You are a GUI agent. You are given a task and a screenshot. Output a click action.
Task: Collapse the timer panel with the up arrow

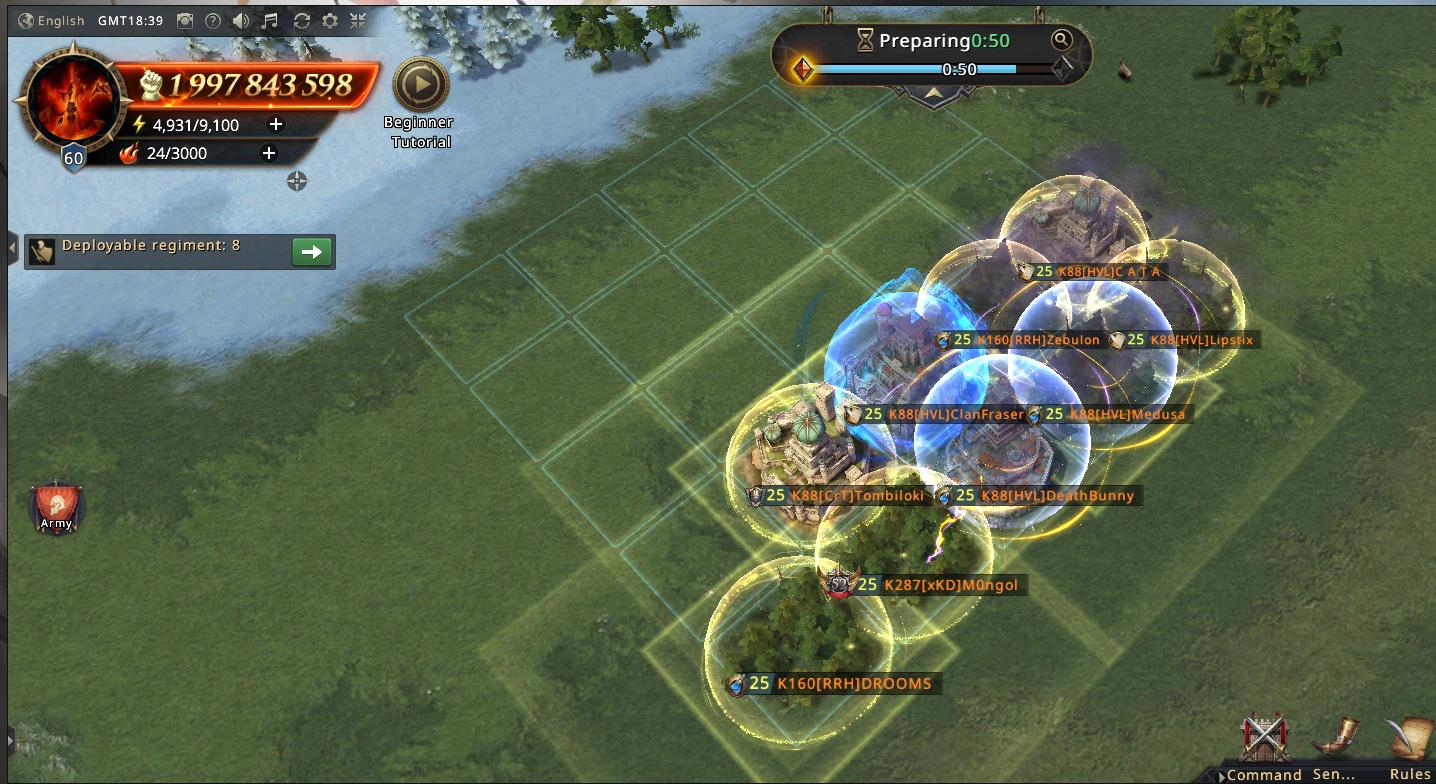(x=934, y=93)
